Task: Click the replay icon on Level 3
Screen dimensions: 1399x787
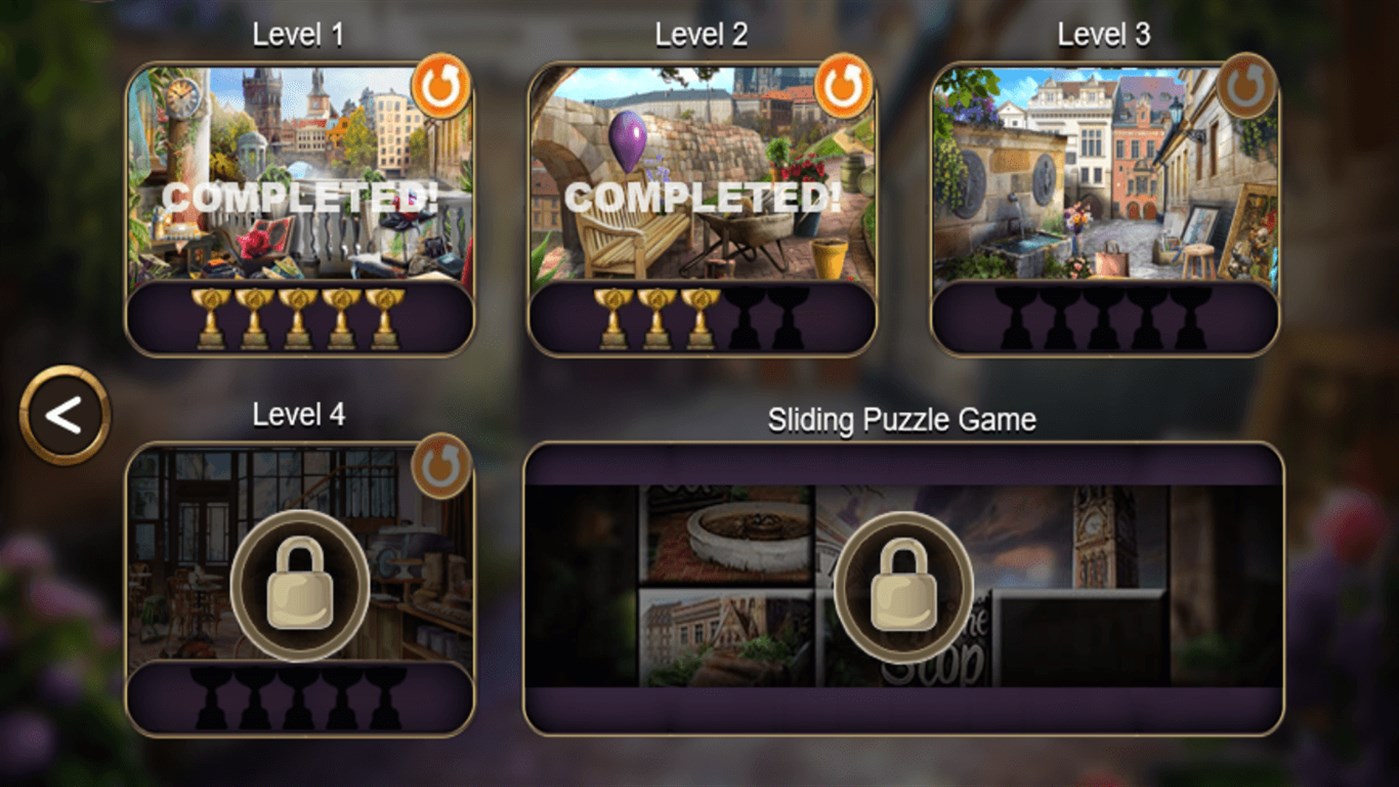Action: tap(1245, 86)
